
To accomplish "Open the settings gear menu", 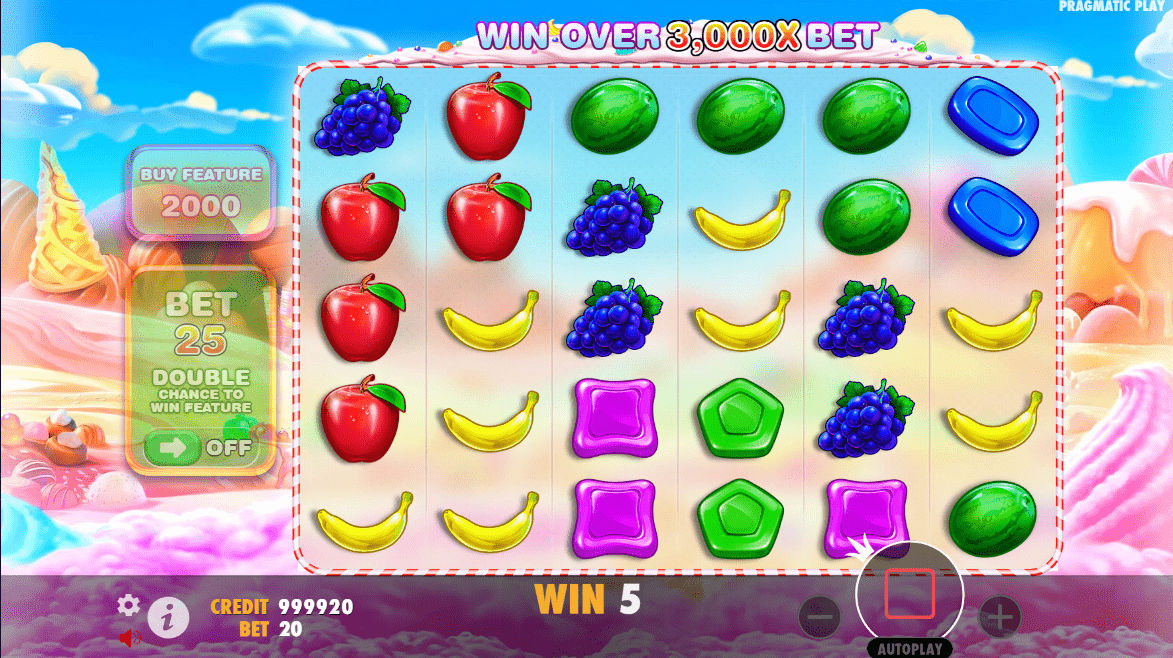I will [128, 605].
